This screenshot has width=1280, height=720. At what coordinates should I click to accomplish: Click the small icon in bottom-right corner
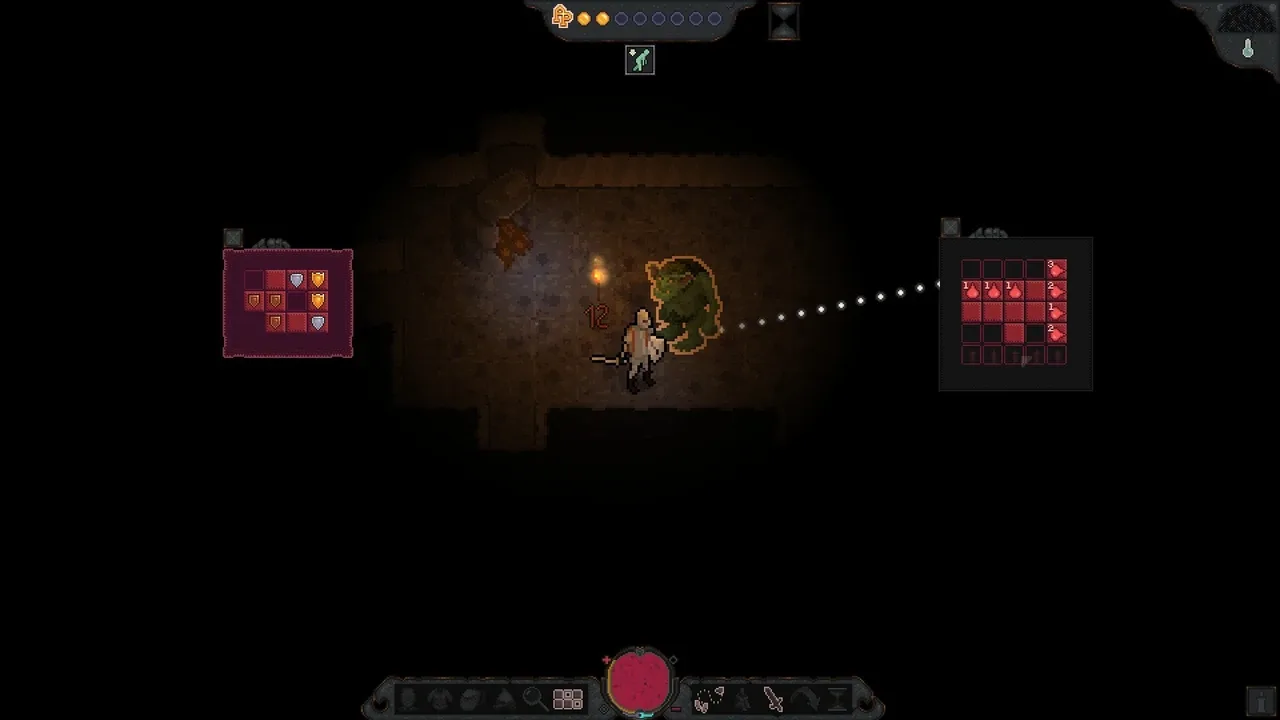[x=1257, y=699]
